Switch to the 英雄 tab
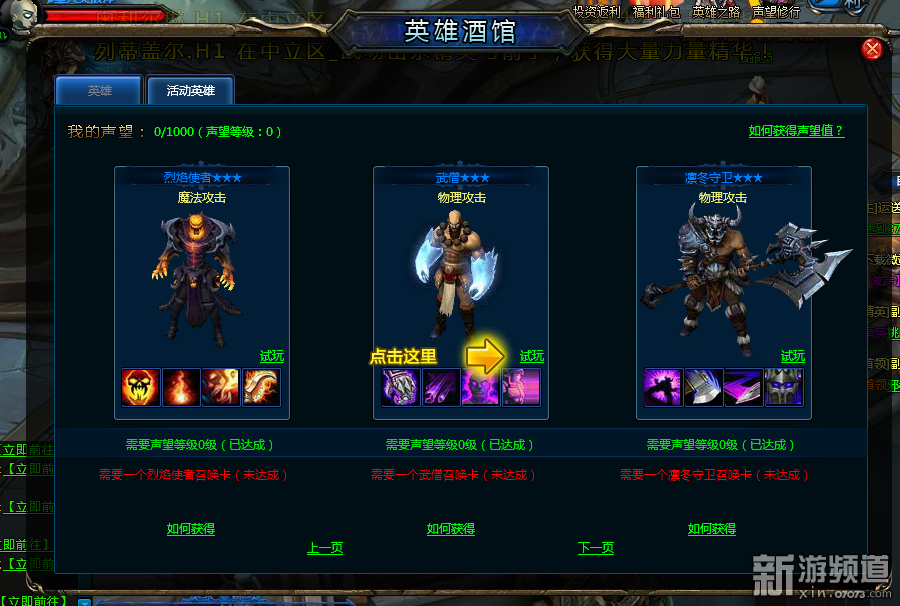 tap(99, 91)
